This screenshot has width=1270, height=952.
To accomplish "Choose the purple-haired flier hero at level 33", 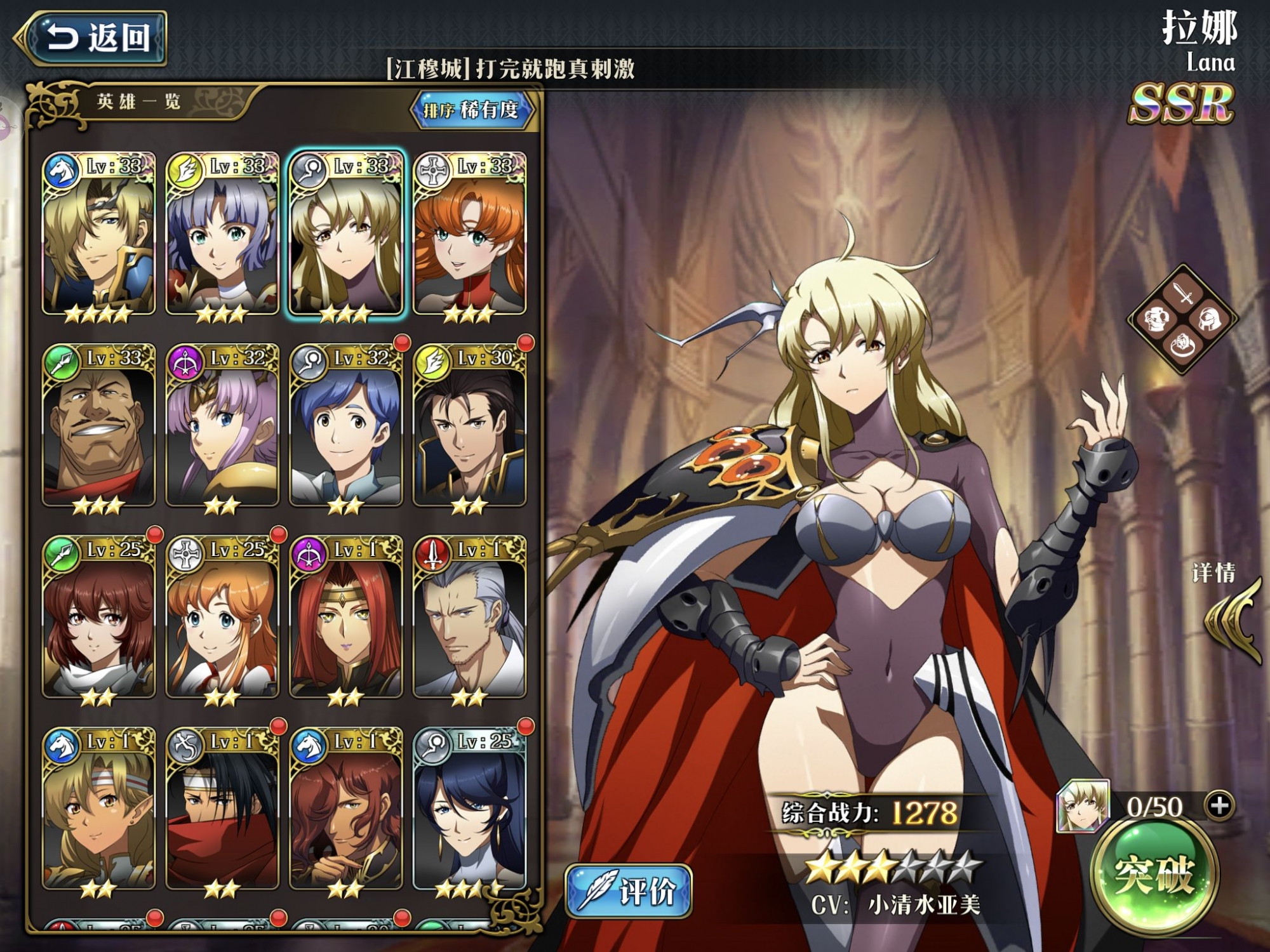I will tap(222, 235).
